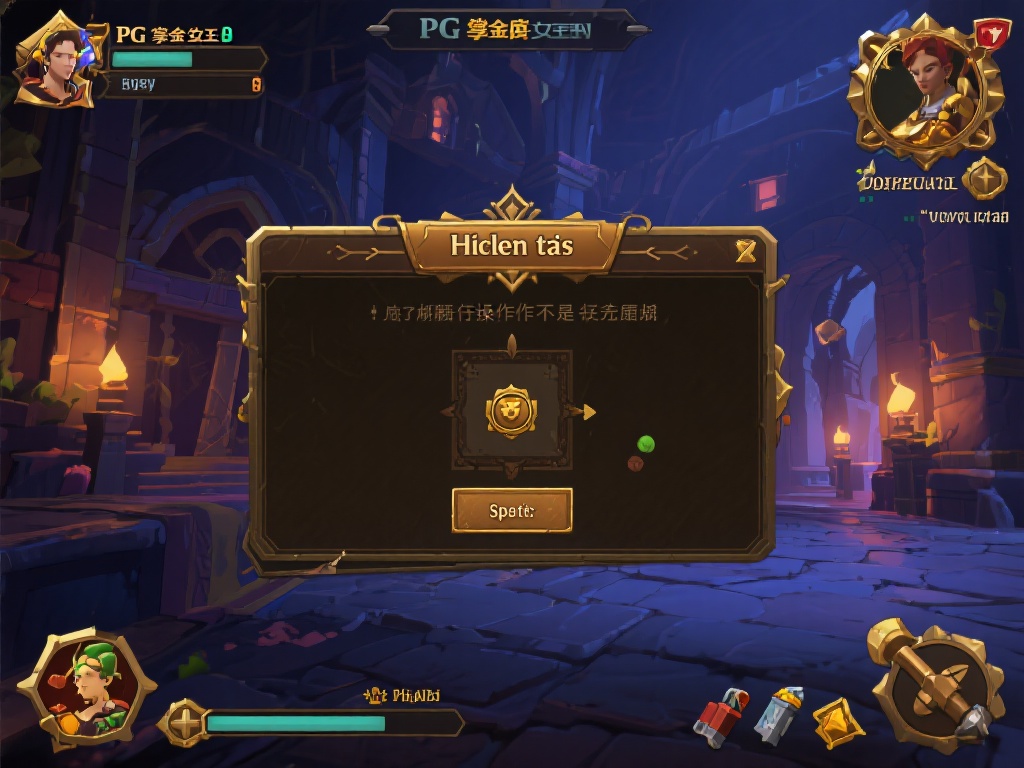This screenshot has width=1024, height=768.
Task: Click the red shield badge
Action: [990, 34]
